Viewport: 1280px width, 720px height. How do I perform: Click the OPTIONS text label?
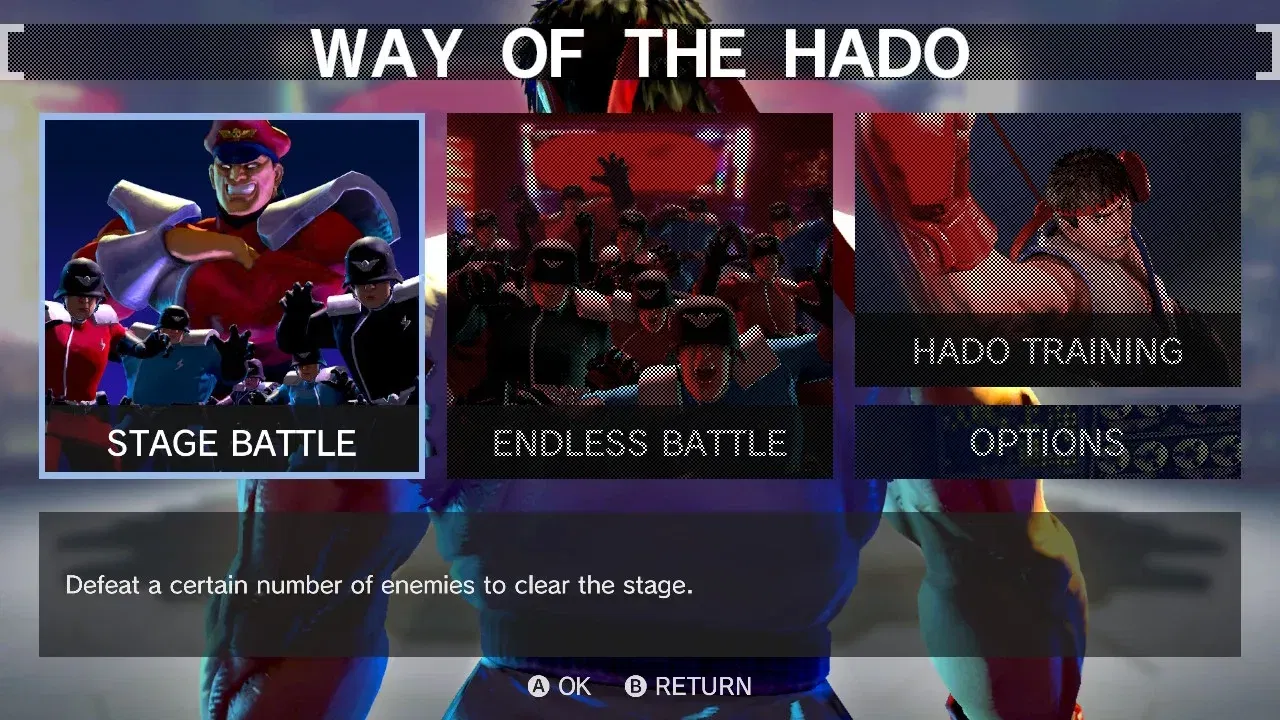pos(1046,443)
